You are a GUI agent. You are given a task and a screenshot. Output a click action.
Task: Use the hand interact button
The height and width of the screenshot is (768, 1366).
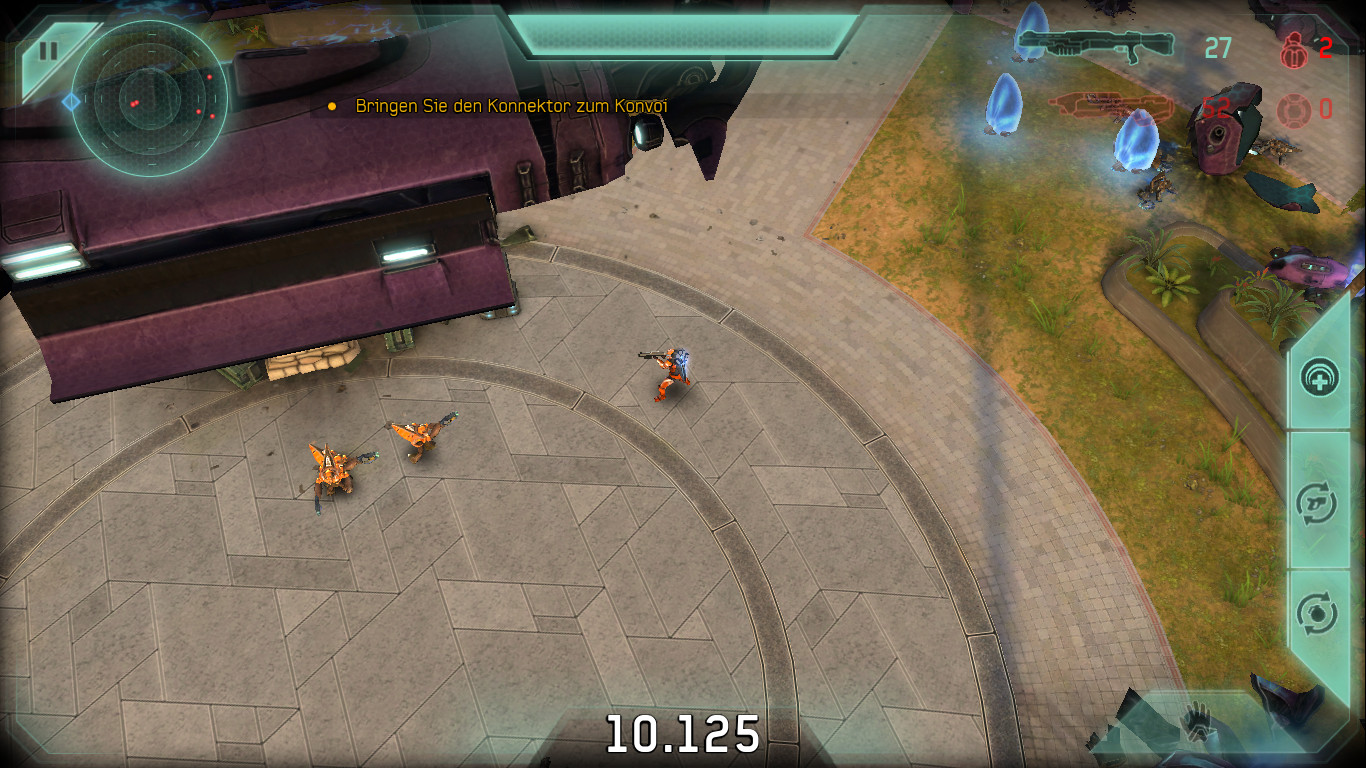(x=1195, y=721)
